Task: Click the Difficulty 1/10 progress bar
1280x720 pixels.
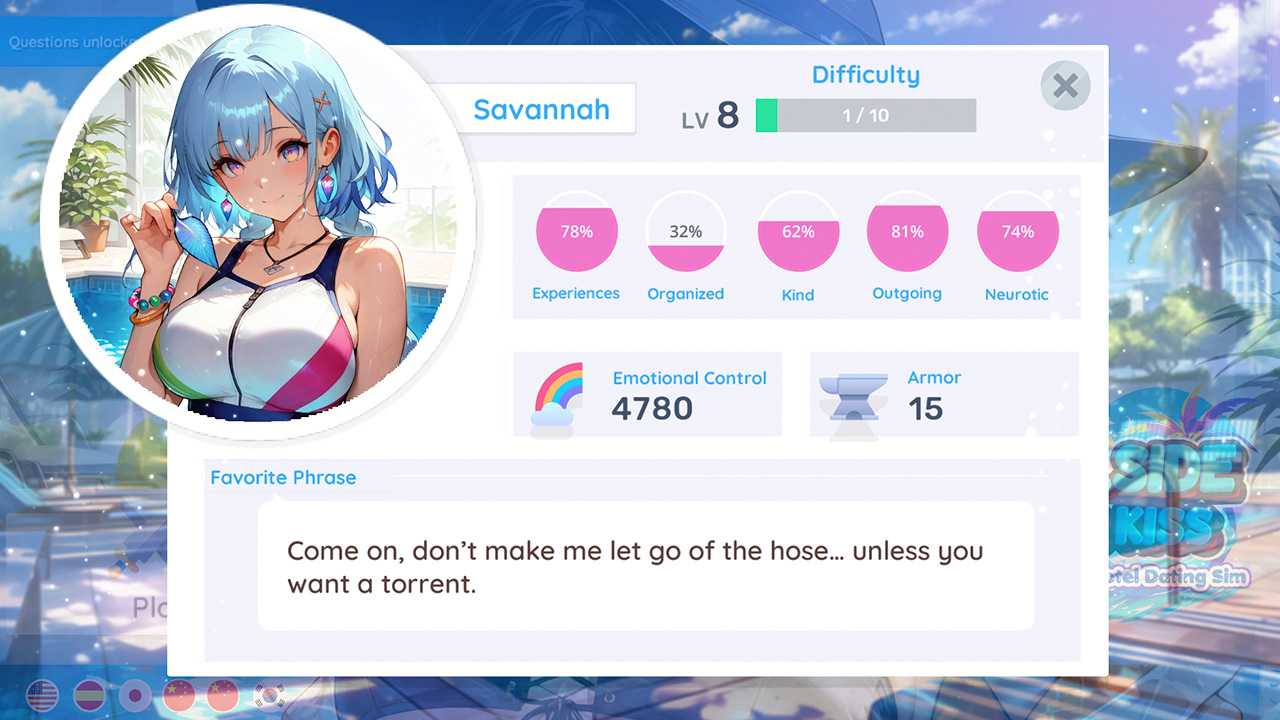Action: click(x=865, y=115)
